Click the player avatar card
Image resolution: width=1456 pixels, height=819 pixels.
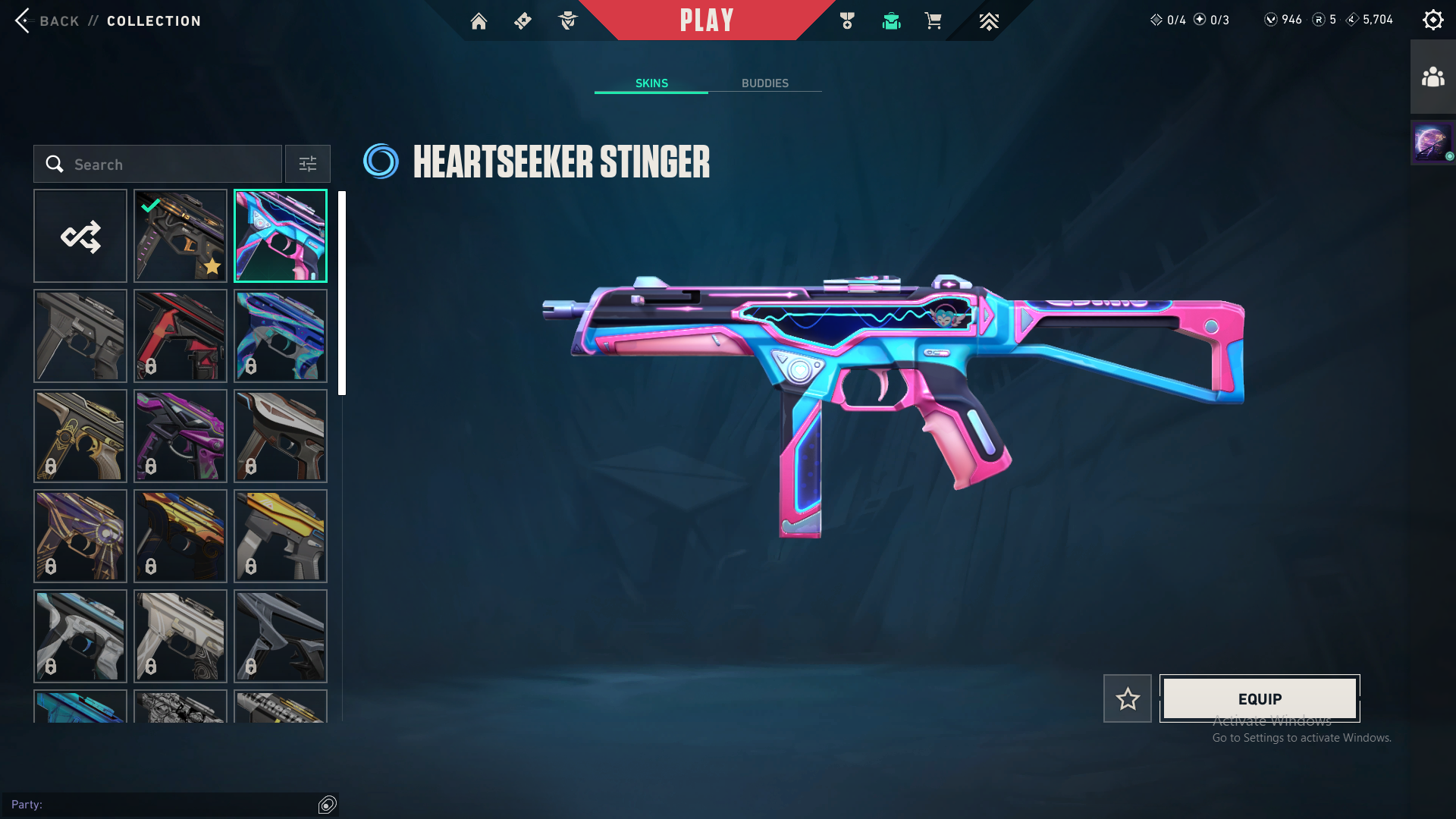[x=1432, y=143]
